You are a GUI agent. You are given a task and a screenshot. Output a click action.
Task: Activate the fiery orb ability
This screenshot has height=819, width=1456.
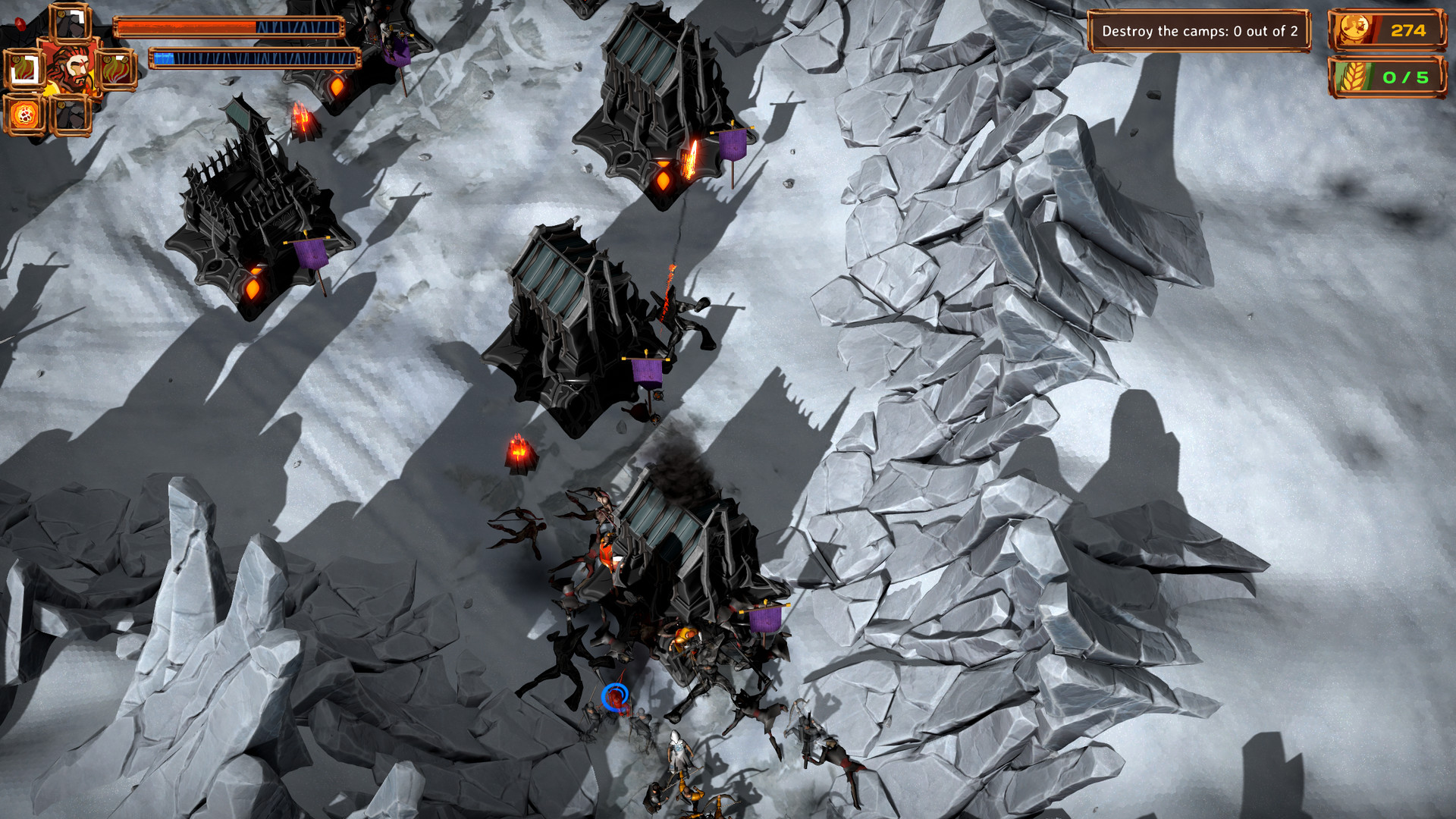26,115
